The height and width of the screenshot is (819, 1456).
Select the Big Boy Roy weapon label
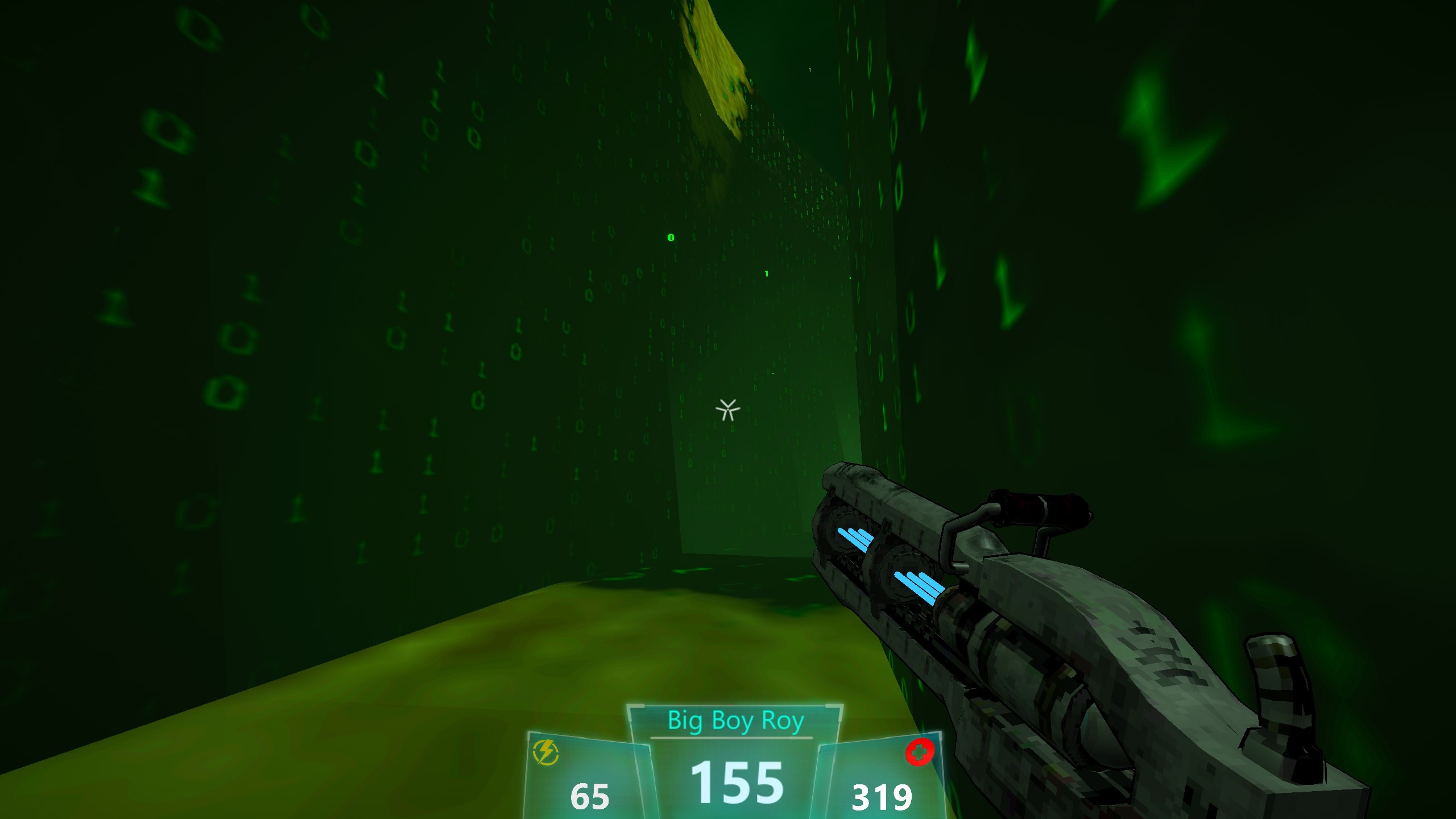tap(735, 721)
